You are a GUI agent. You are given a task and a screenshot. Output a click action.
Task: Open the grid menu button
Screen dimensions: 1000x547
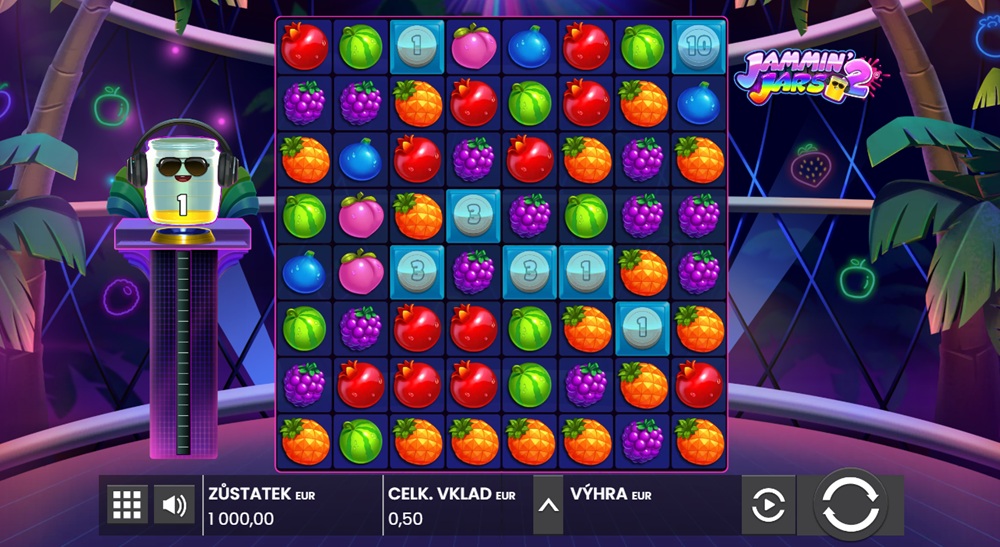(127, 505)
